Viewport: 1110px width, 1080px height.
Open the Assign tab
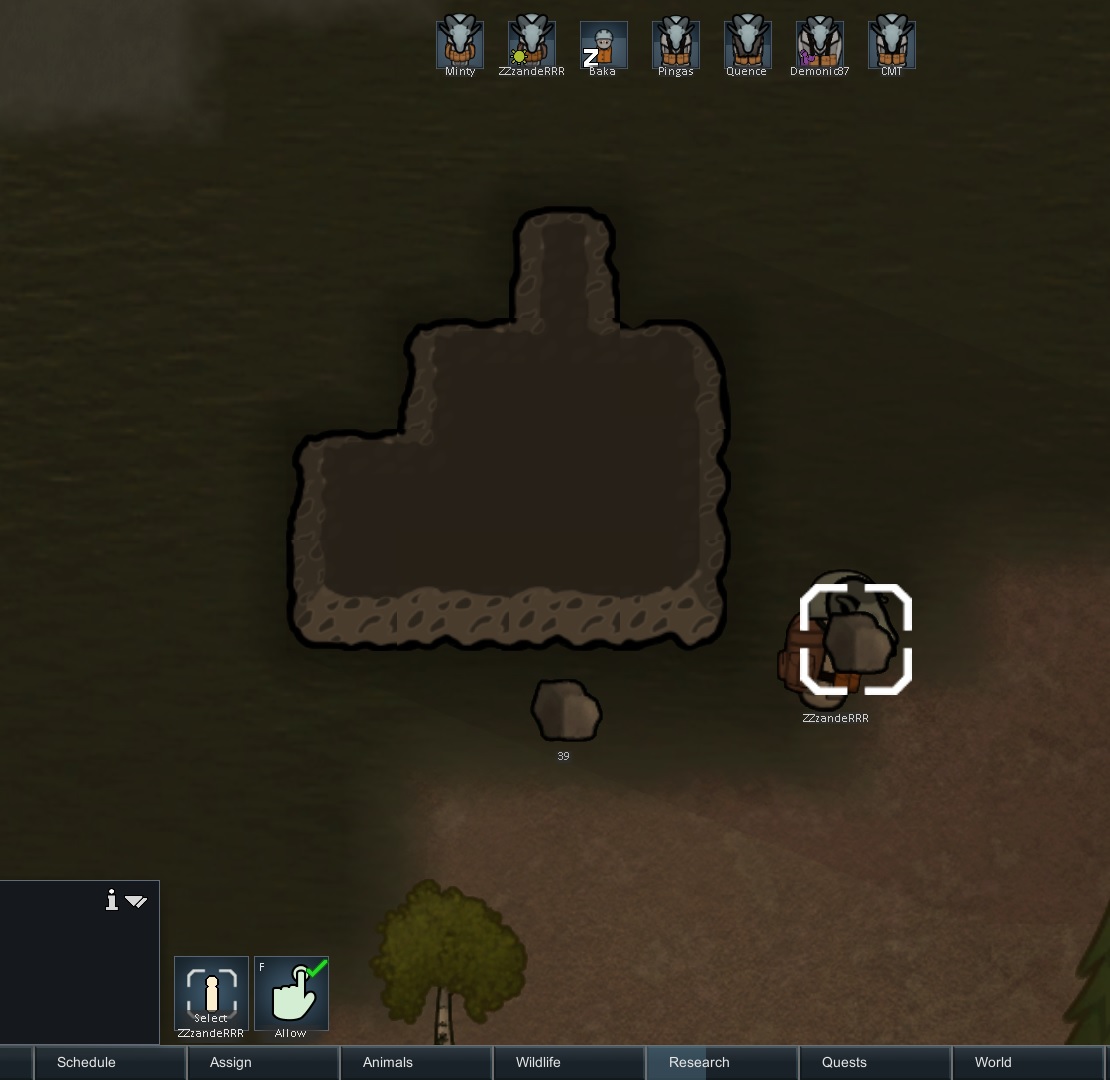[x=230, y=1062]
